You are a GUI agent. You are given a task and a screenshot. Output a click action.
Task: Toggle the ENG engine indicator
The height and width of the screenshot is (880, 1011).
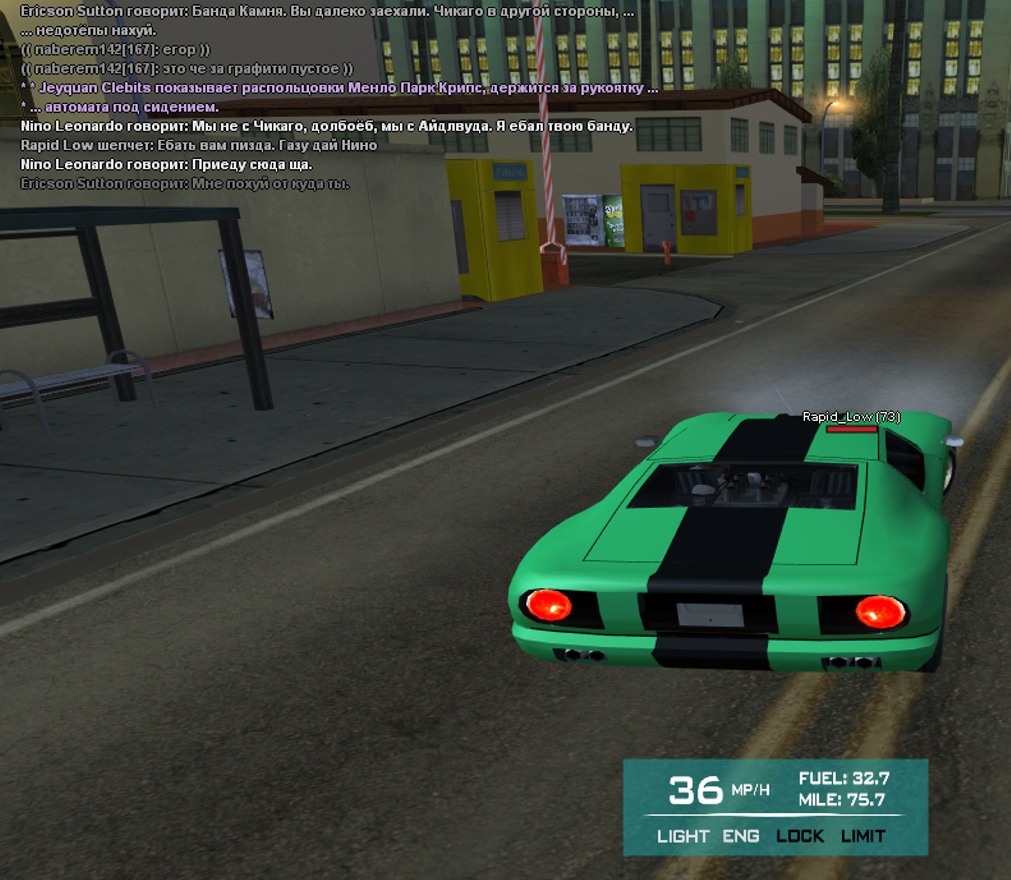point(741,836)
